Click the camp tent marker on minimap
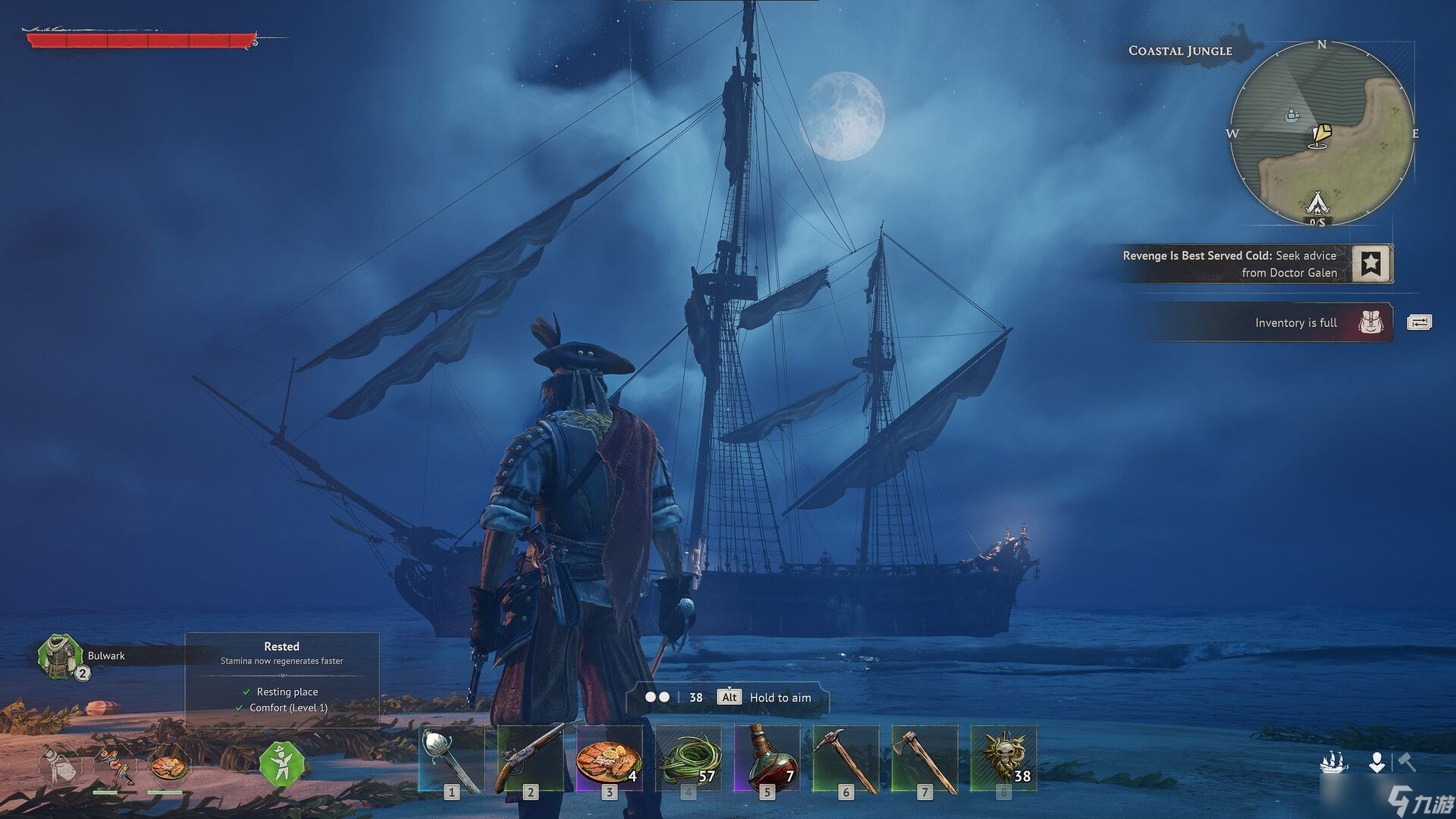 tap(1318, 202)
